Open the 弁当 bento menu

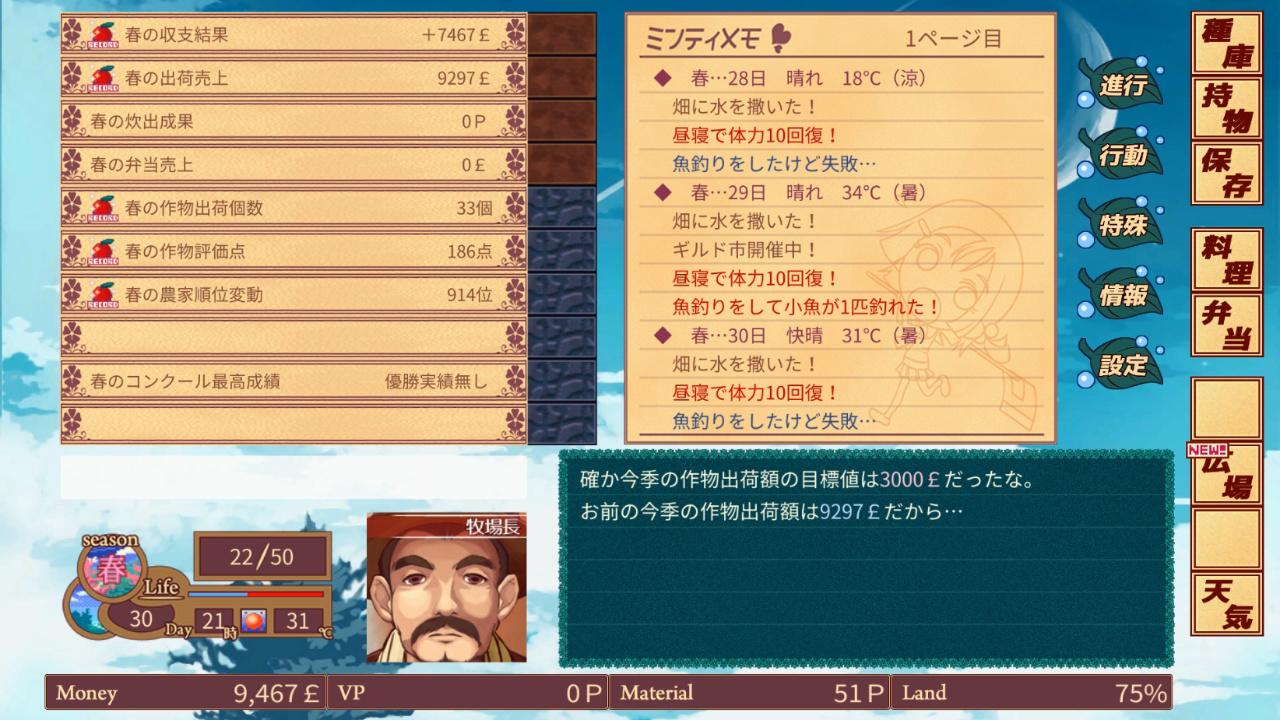click(1226, 324)
